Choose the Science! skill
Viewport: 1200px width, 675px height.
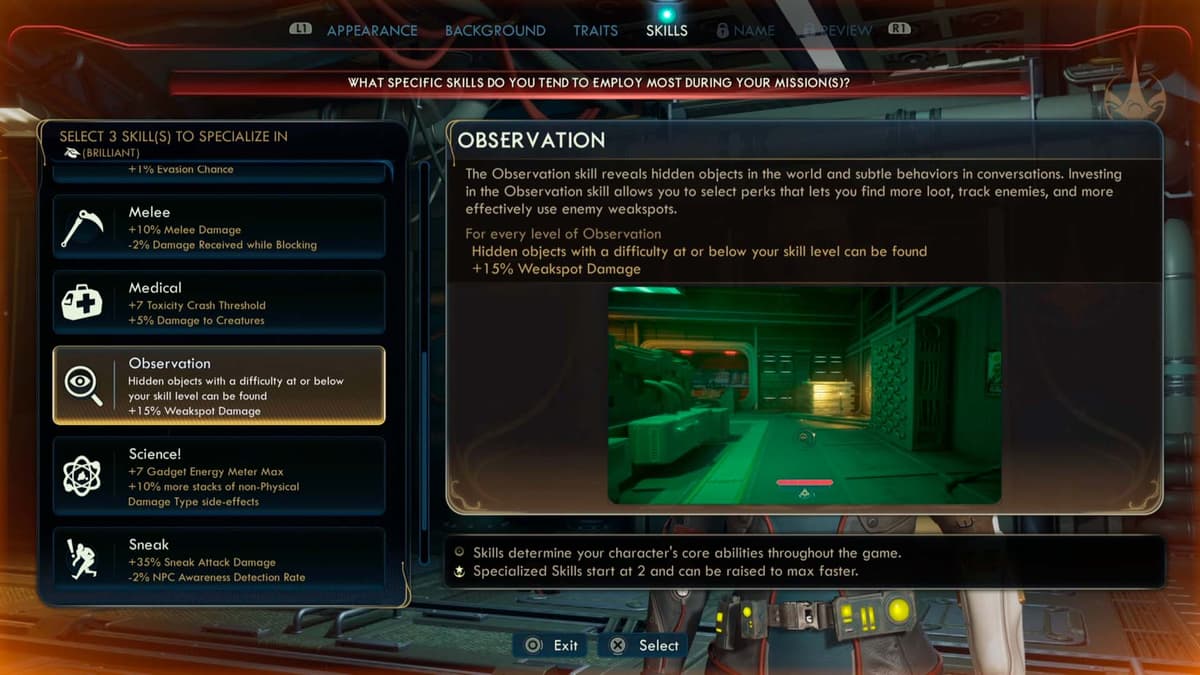pyautogui.click(x=219, y=478)
